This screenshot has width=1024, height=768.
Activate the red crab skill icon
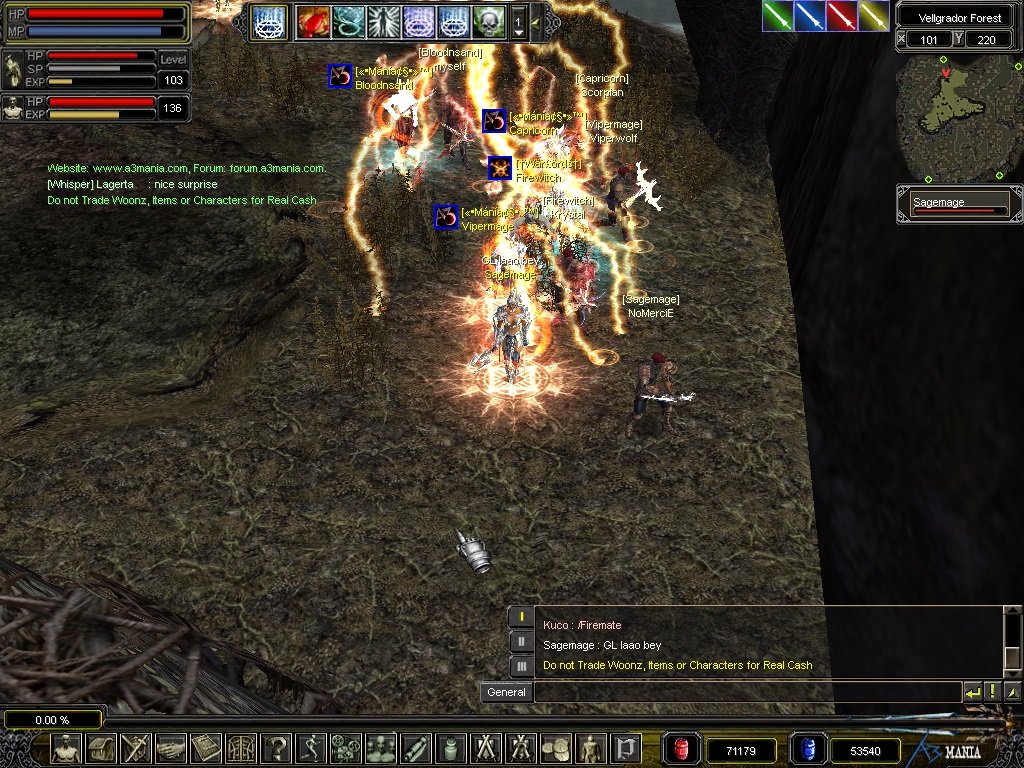point(312,21)
